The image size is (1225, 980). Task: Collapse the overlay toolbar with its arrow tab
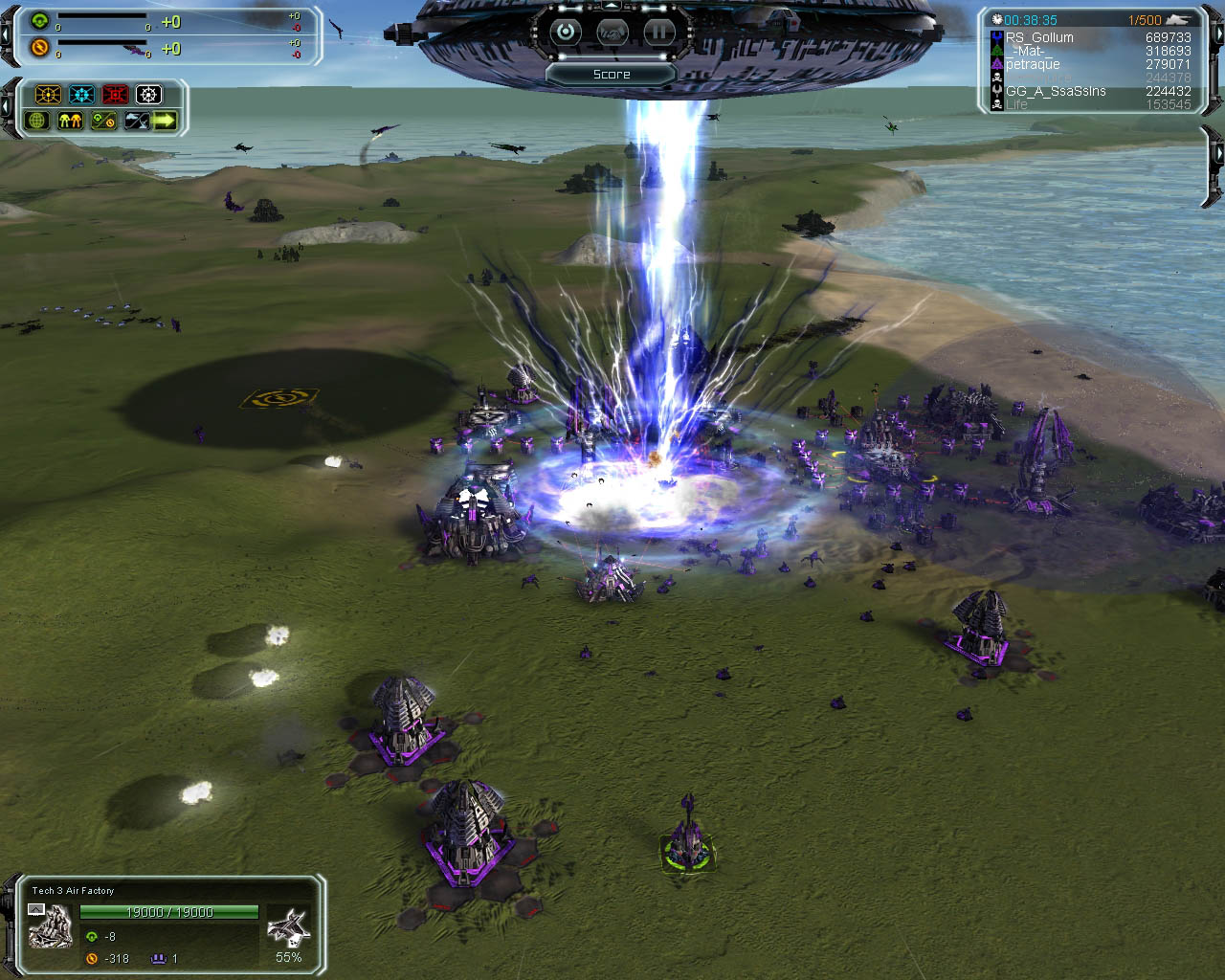click(7, 107)
